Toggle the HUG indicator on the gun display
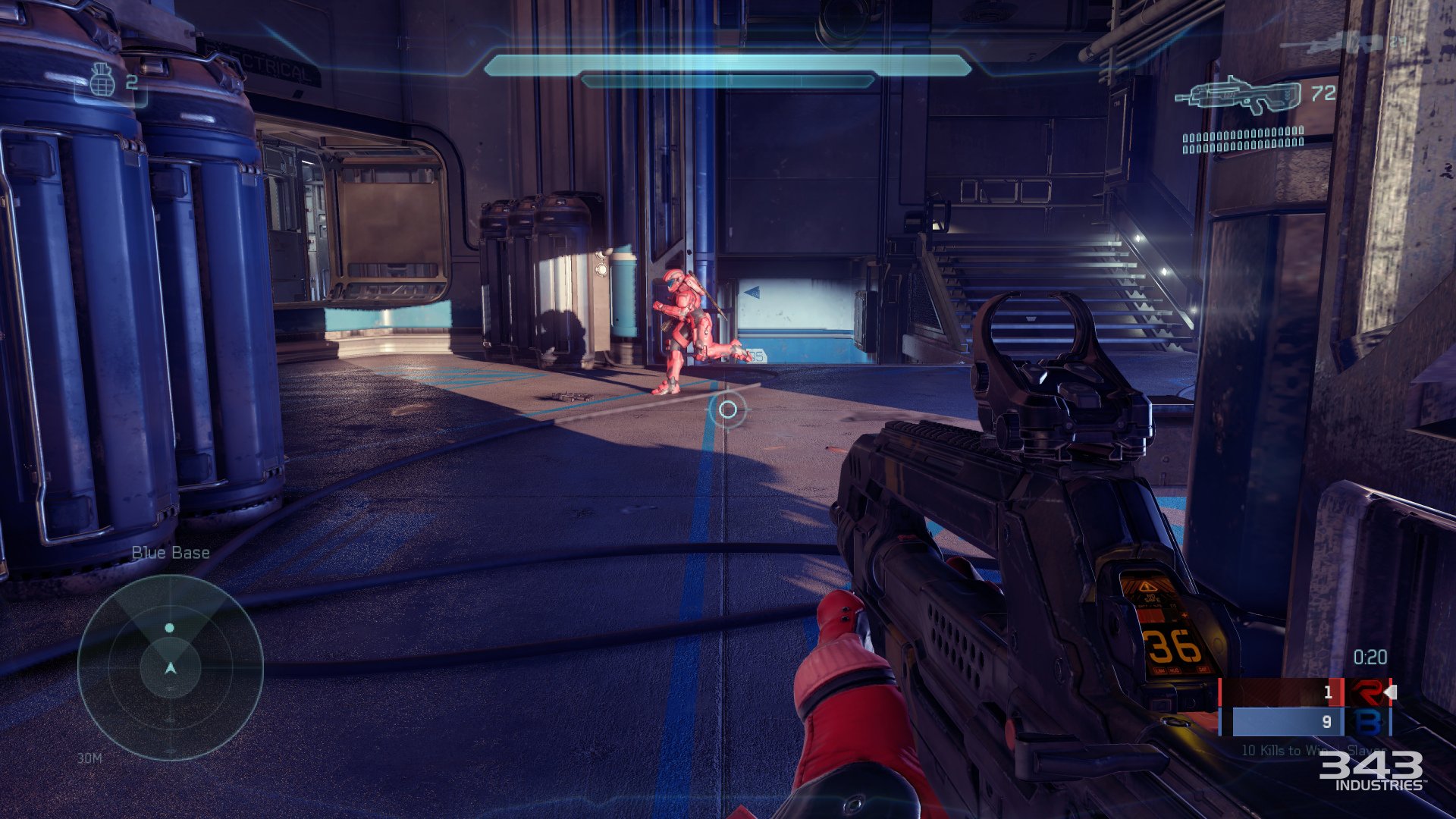Viewport: 1456px width, 819px height. [x=1174, y=669]
